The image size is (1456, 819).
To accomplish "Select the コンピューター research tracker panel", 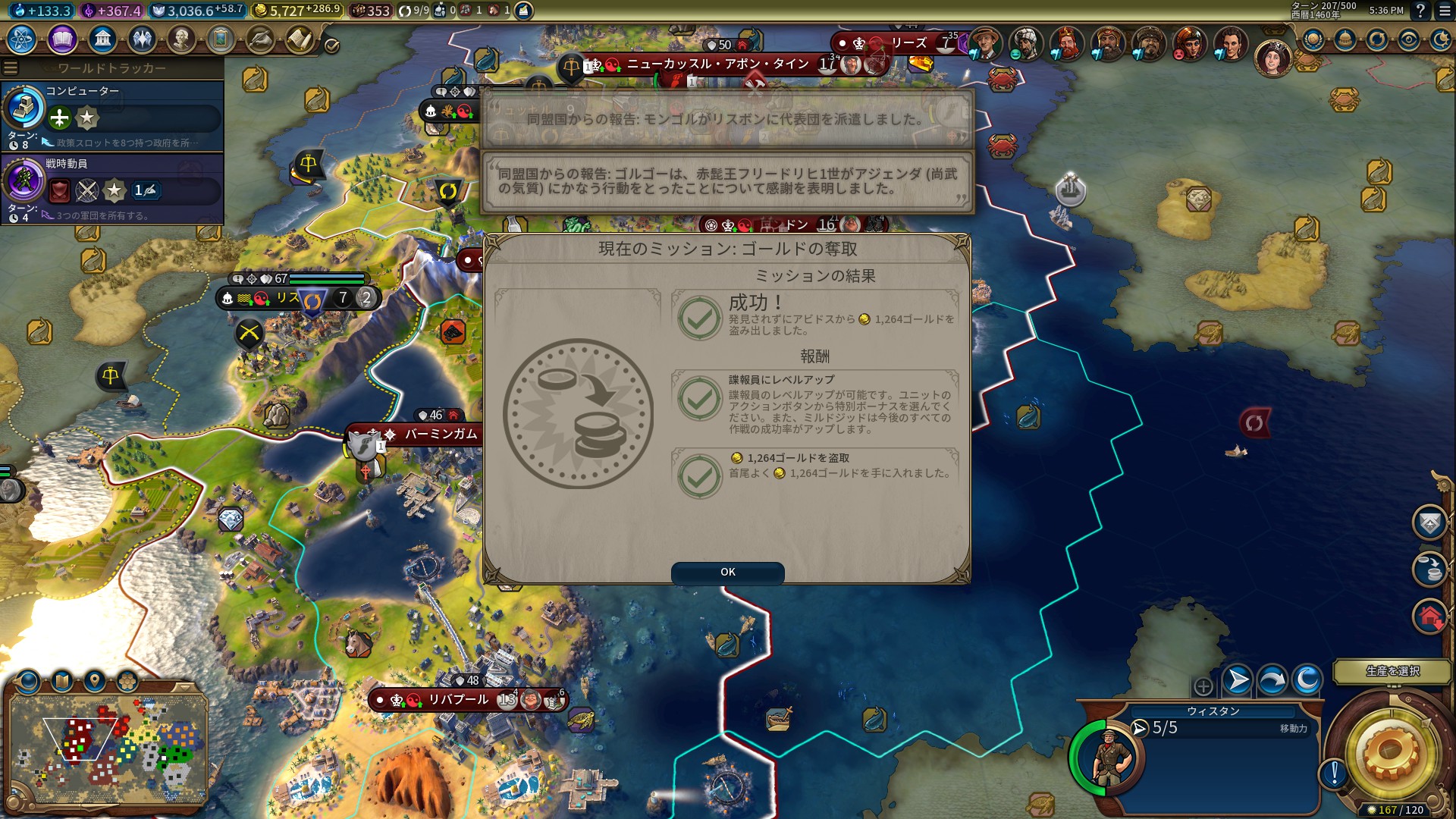I will pyautogui.click(x=112, y=115).
